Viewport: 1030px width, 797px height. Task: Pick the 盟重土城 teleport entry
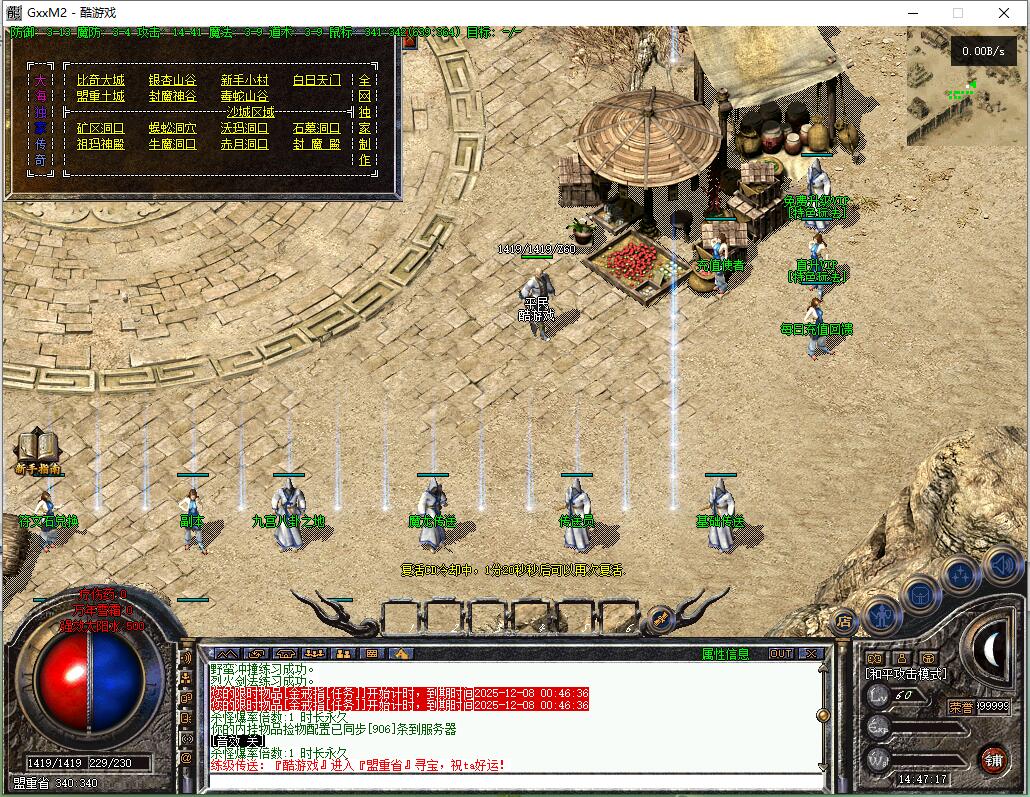tap(101, 96)
